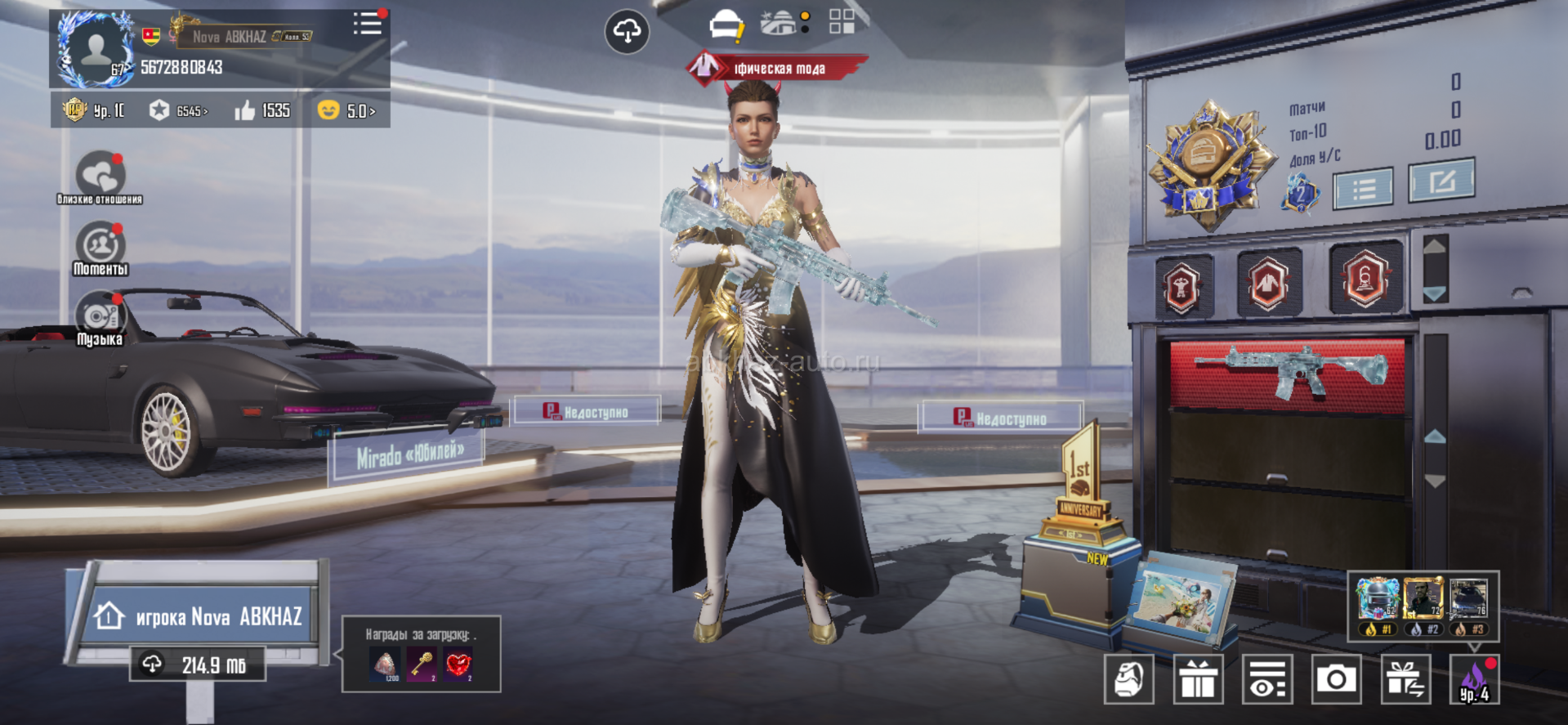Click the cloud download icon at top

click(627, 32)
